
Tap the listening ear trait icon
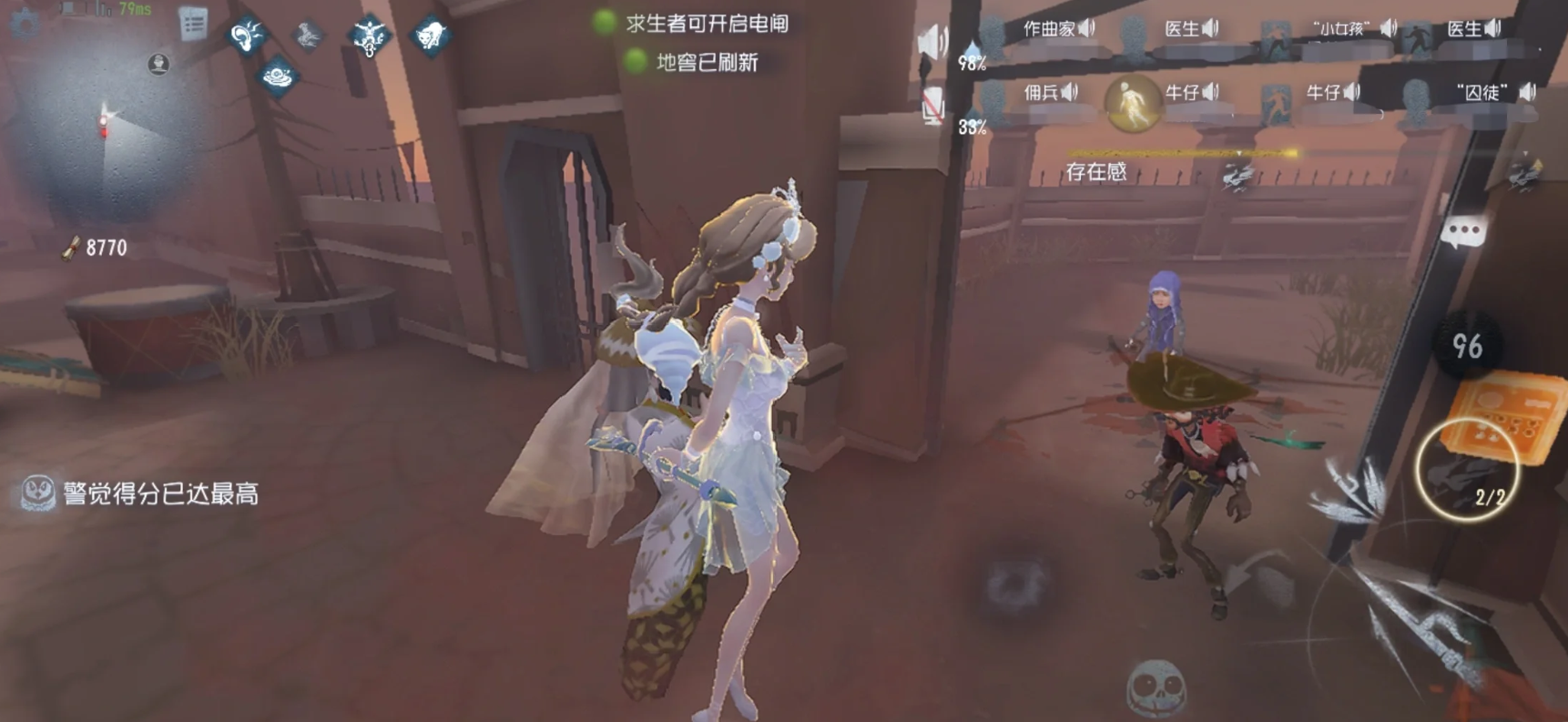pyautogui.click(x=246, y=35)
